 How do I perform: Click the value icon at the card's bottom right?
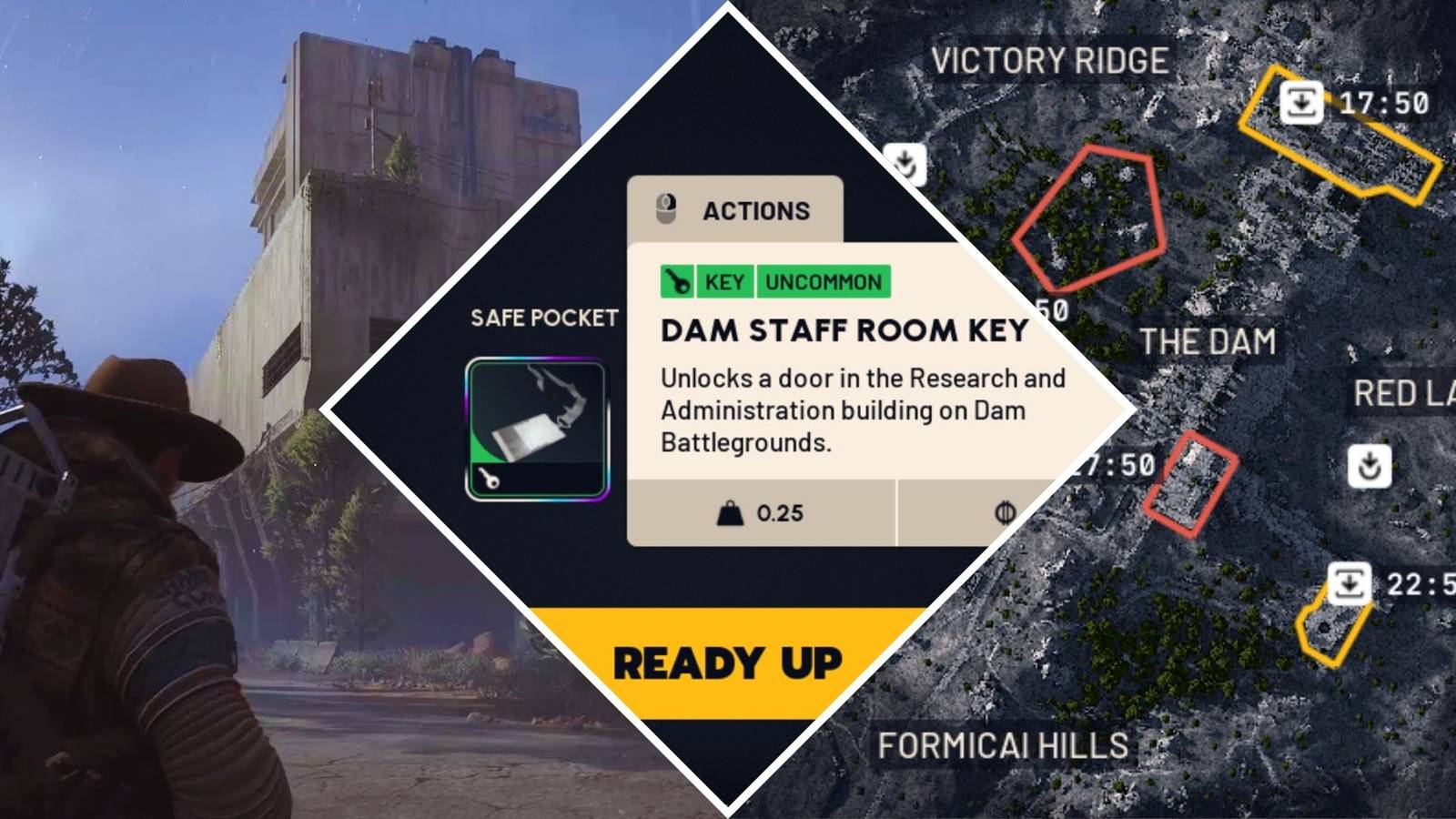(1002, 512)
